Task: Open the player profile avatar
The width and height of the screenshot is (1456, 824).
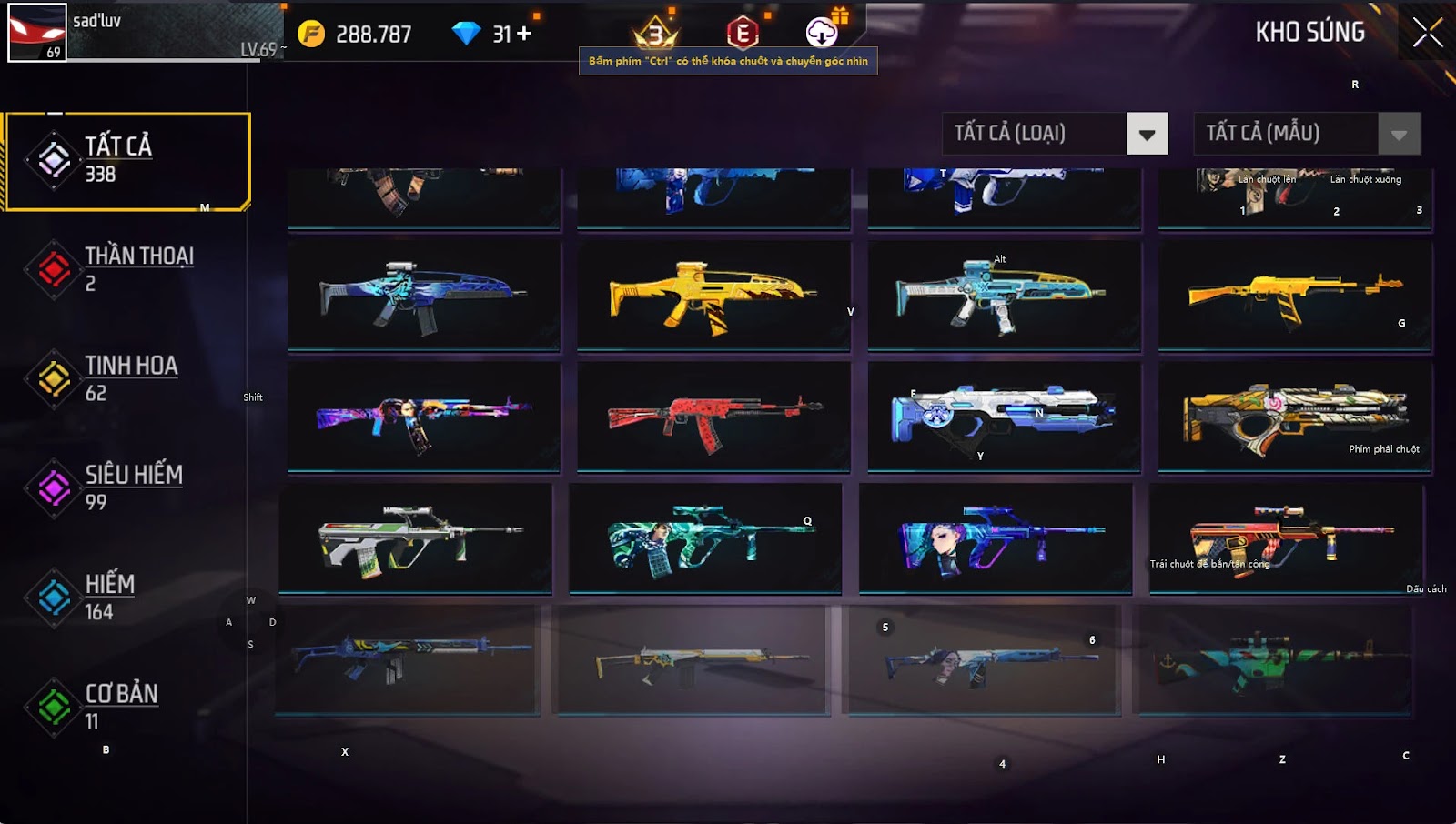Action: click(36, 32)
